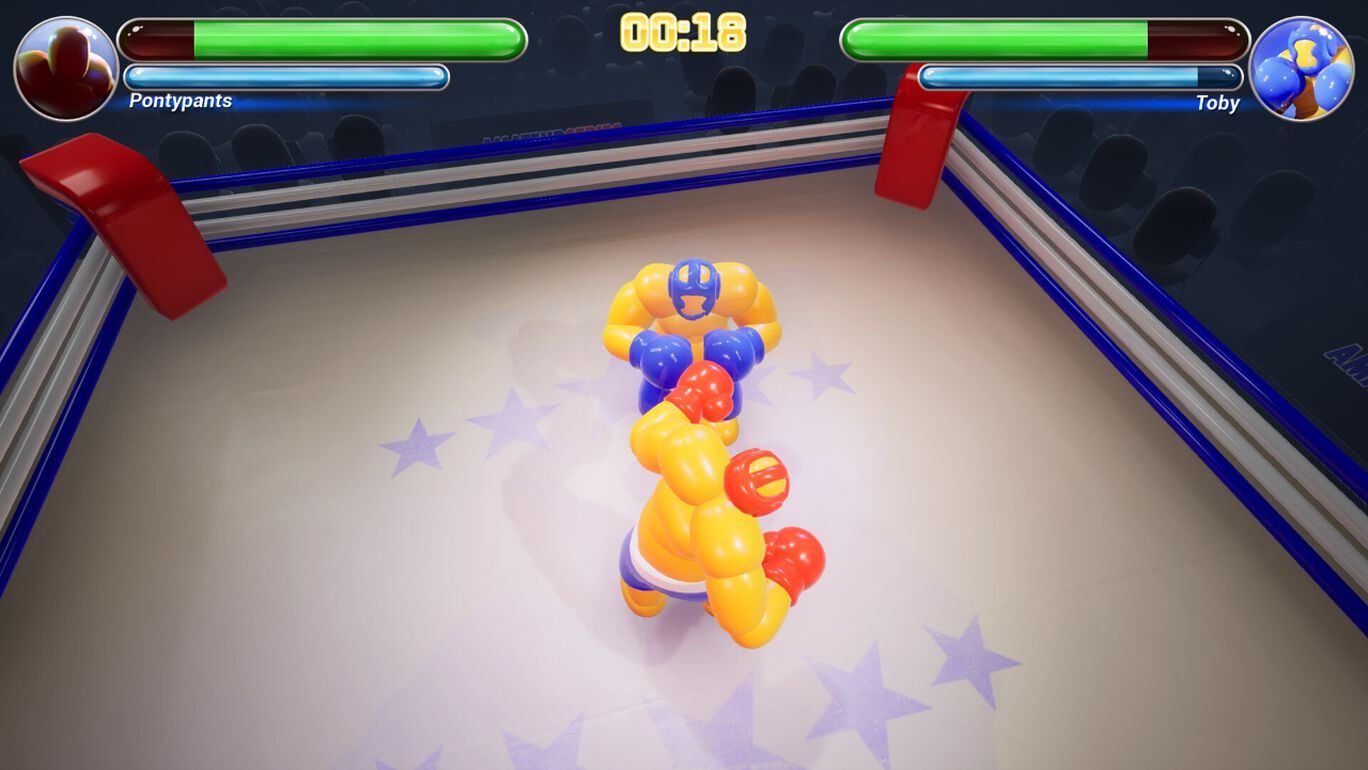This screenshot has width=1368, height=770.
Task: Click Toby's depleting red health bar section
Action: click(1195, 38)
